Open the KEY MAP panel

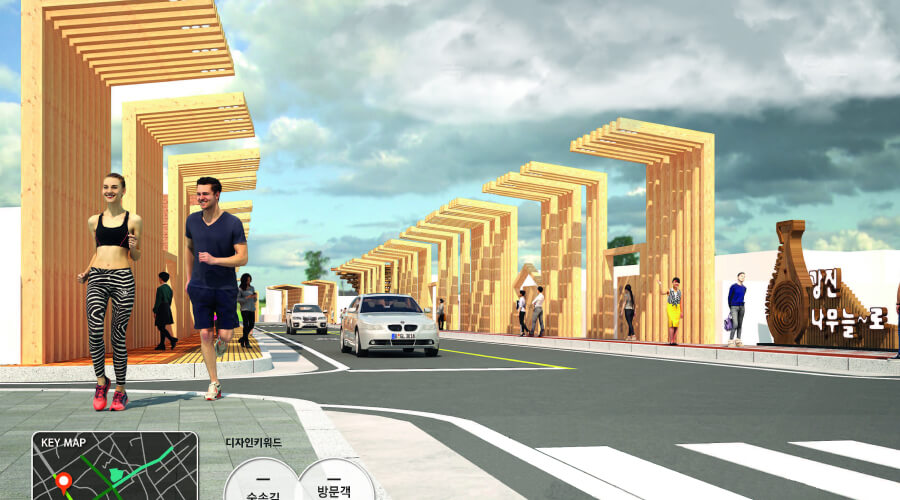coord(114,465)
